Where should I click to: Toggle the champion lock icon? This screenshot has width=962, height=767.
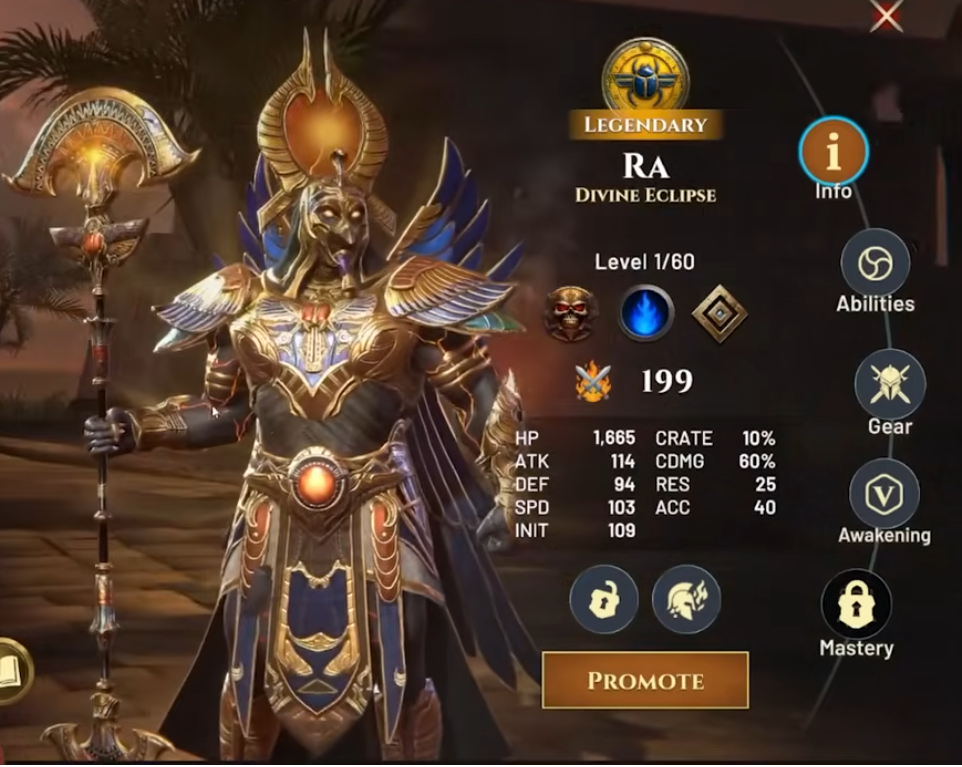603,600
